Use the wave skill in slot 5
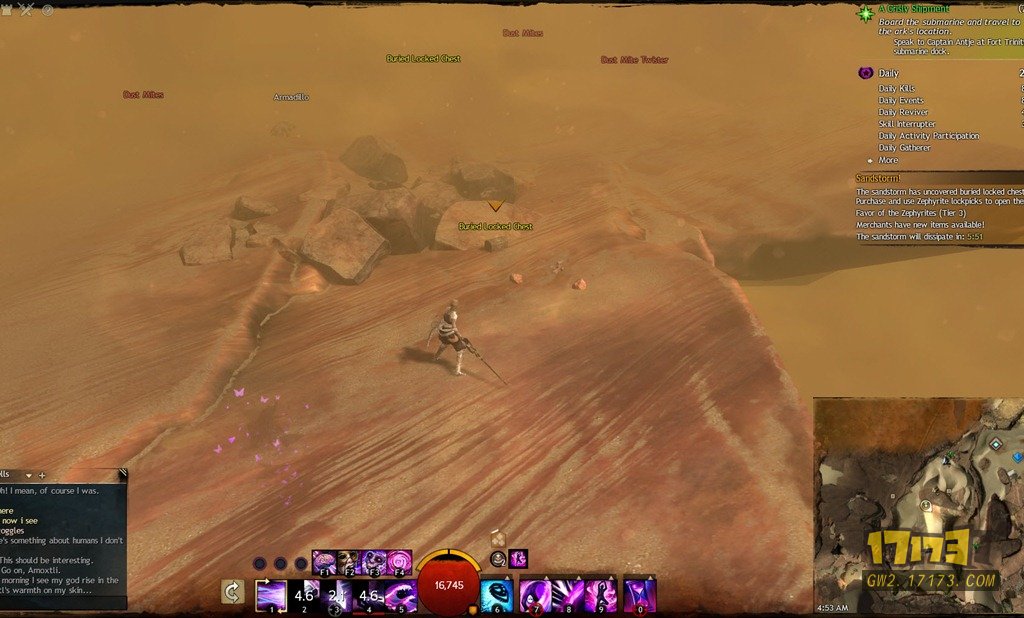Image resolution: width=1024 pixels, height=618 pixels. 401,595
